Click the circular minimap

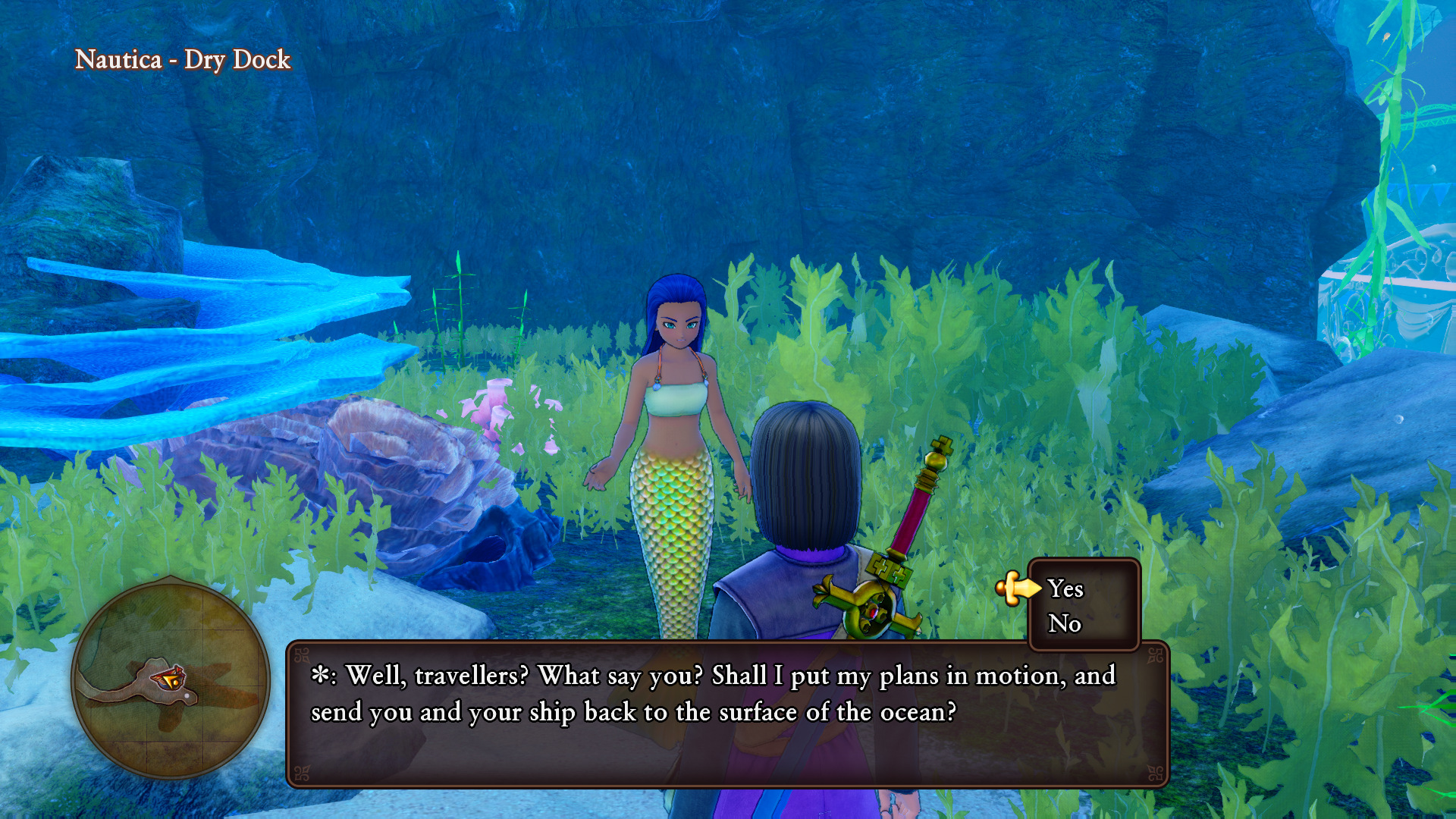pos(171,679)
